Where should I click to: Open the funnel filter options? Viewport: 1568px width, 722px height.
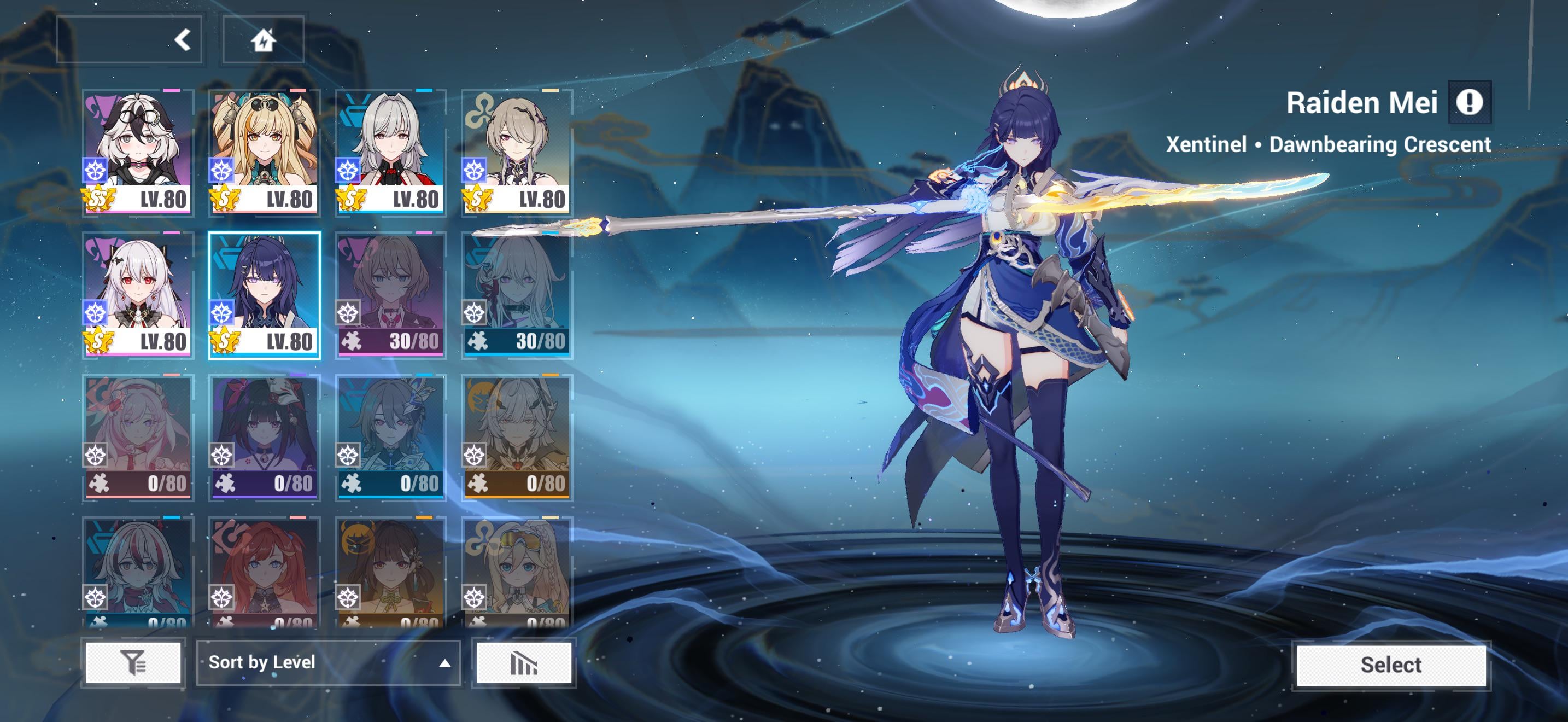pos(133,662)
